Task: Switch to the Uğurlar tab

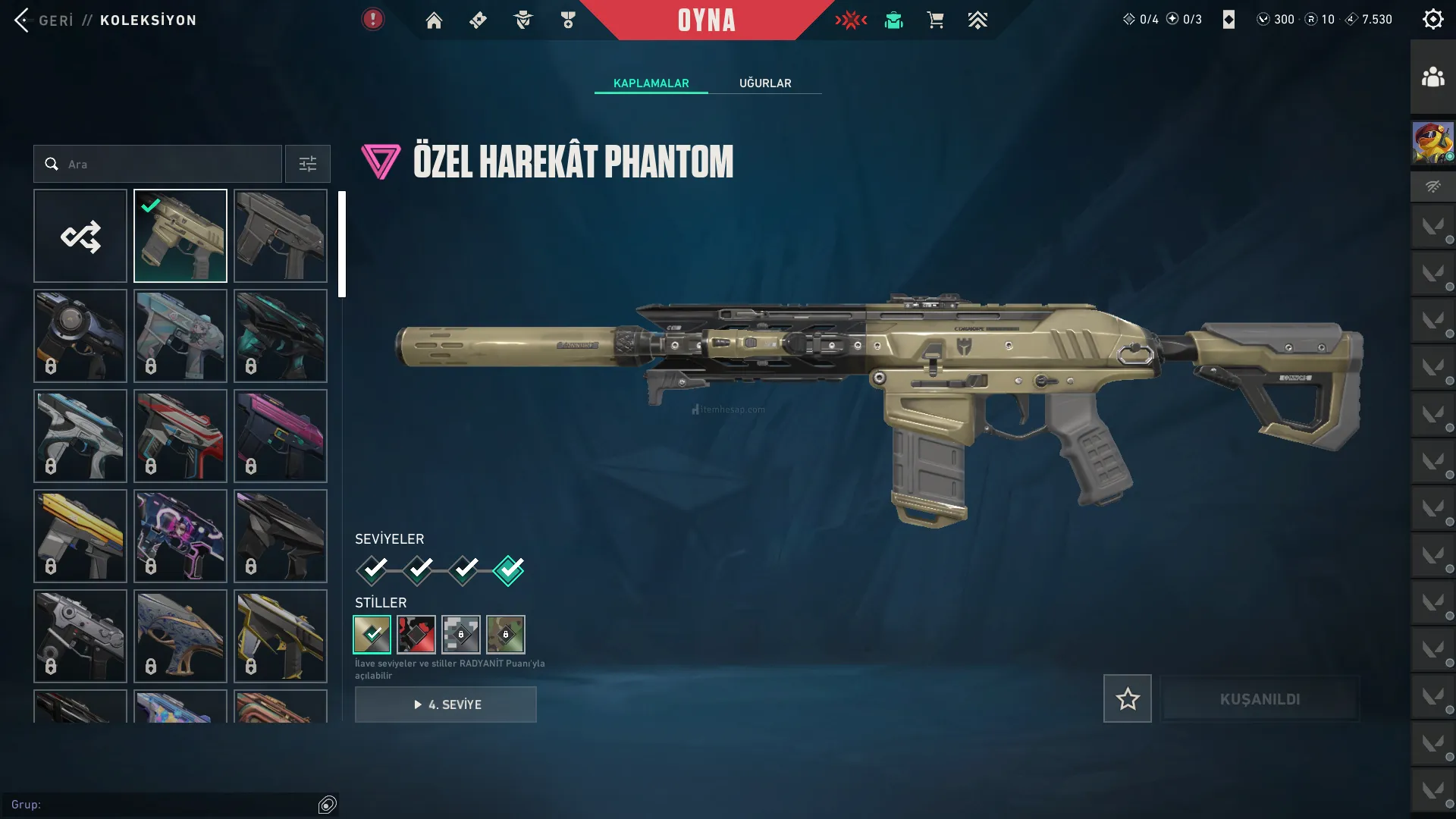Action: tap(765, 83)
